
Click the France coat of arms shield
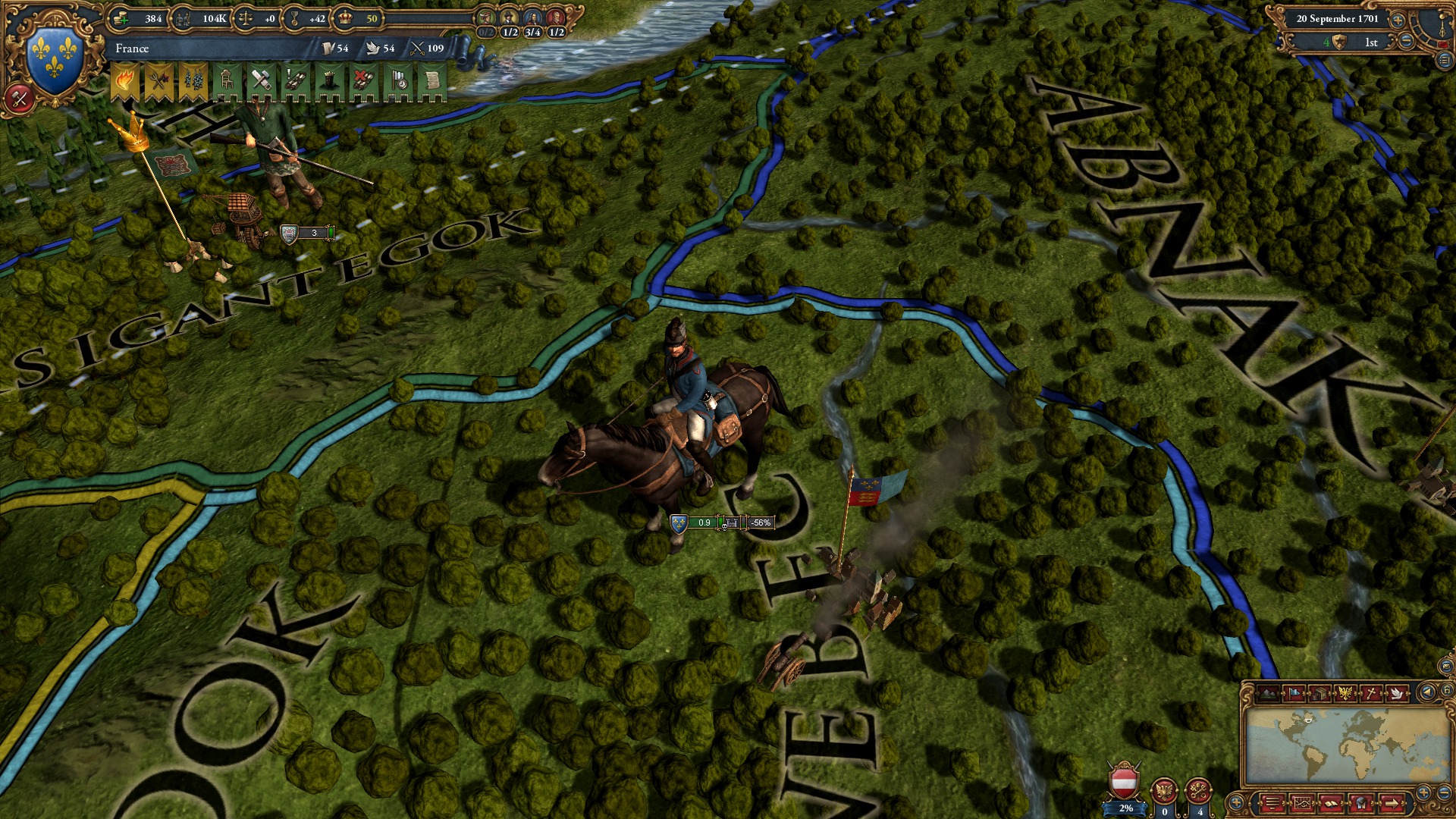click(x=52, y=53)
